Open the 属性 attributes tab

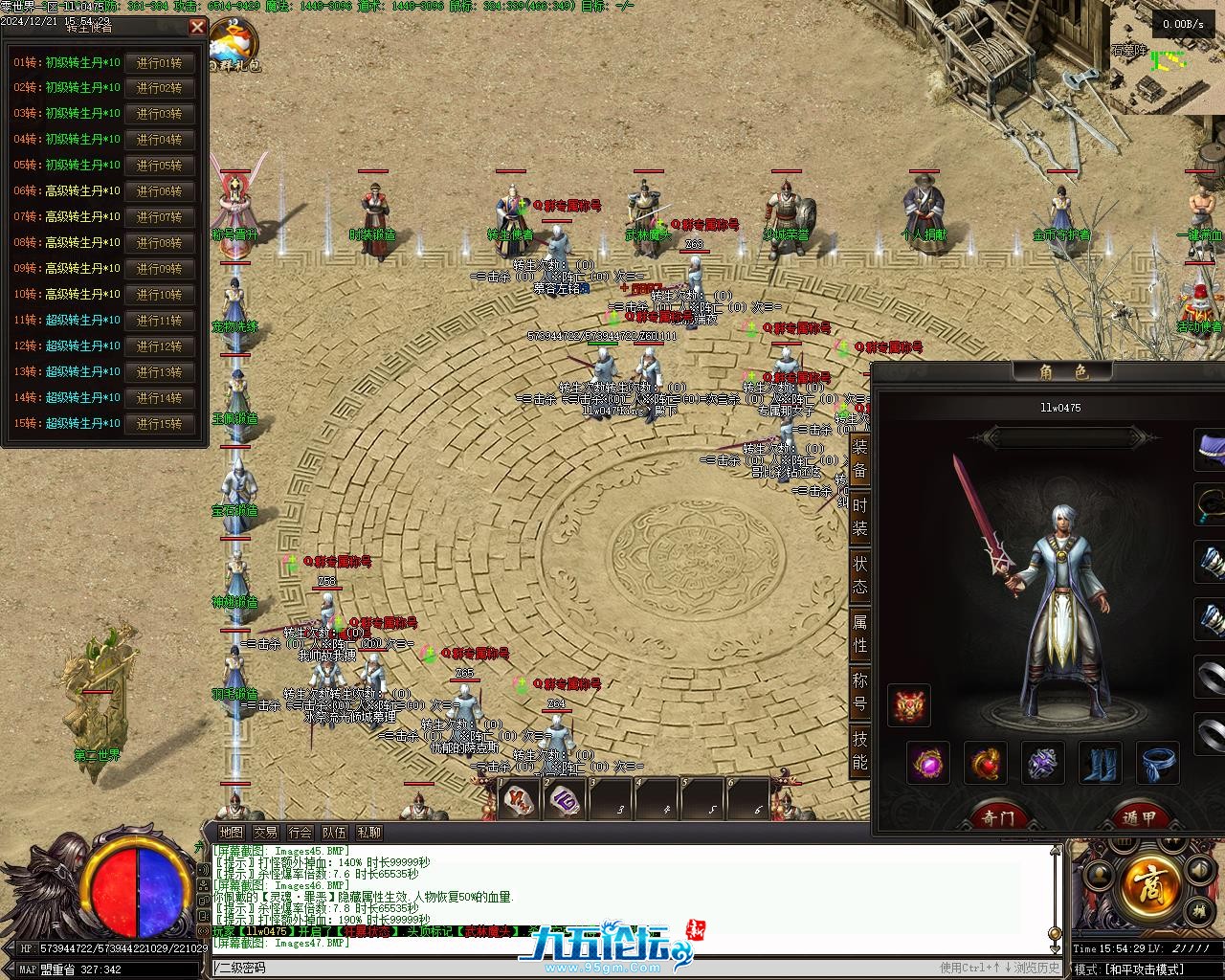click(x=860, y=635)
